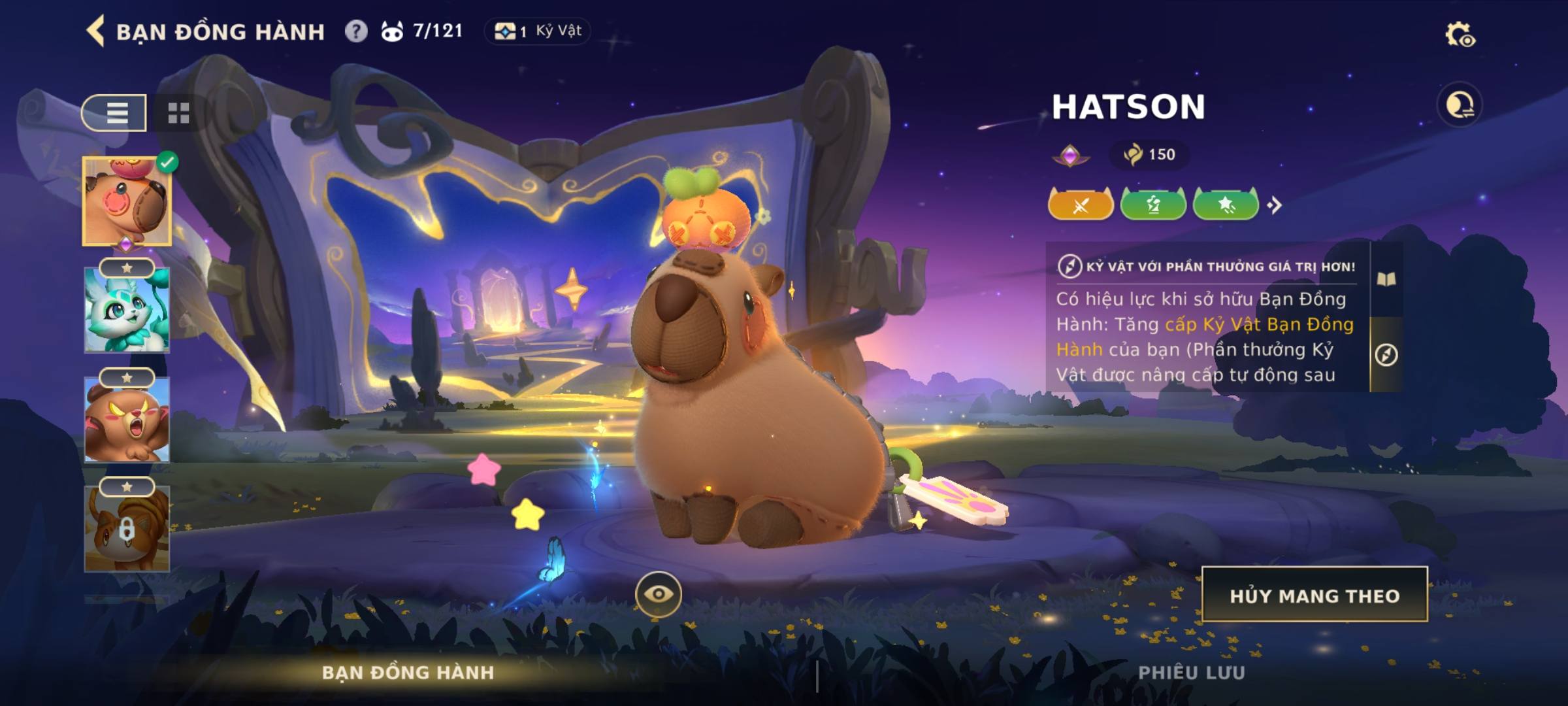Image resolution: width=1568 pixels, height=706 pixels.
Task: Choose the angry bear companion thumbnail
Action: [x=127, y=420]
